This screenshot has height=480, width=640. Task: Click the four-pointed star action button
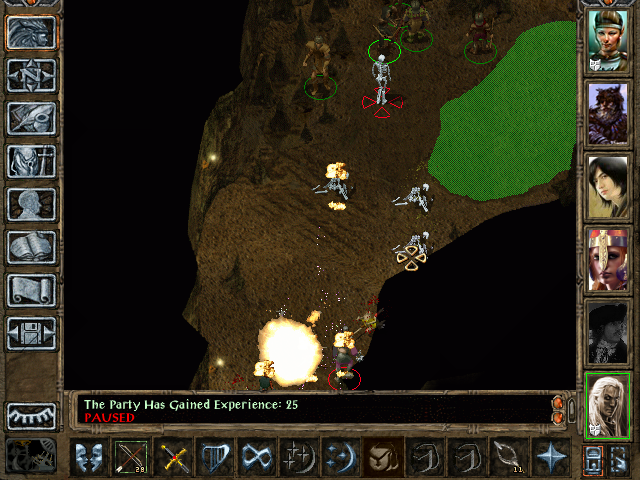pos(550,457)
